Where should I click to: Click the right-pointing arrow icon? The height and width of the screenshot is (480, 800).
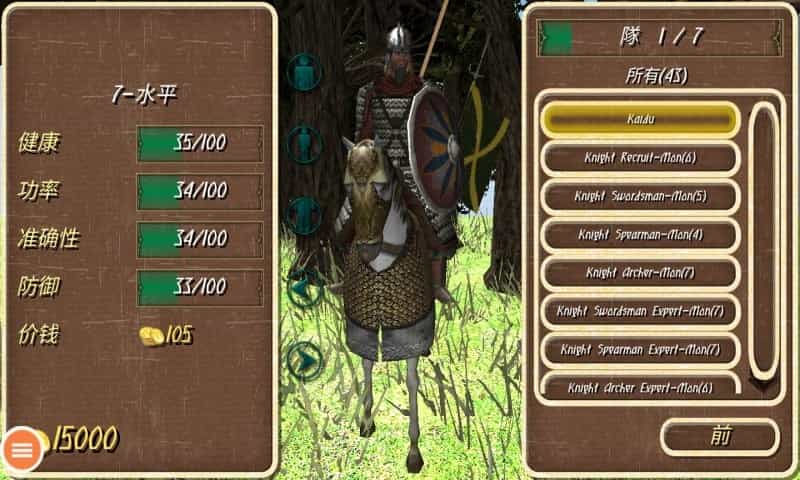point(303,357)
